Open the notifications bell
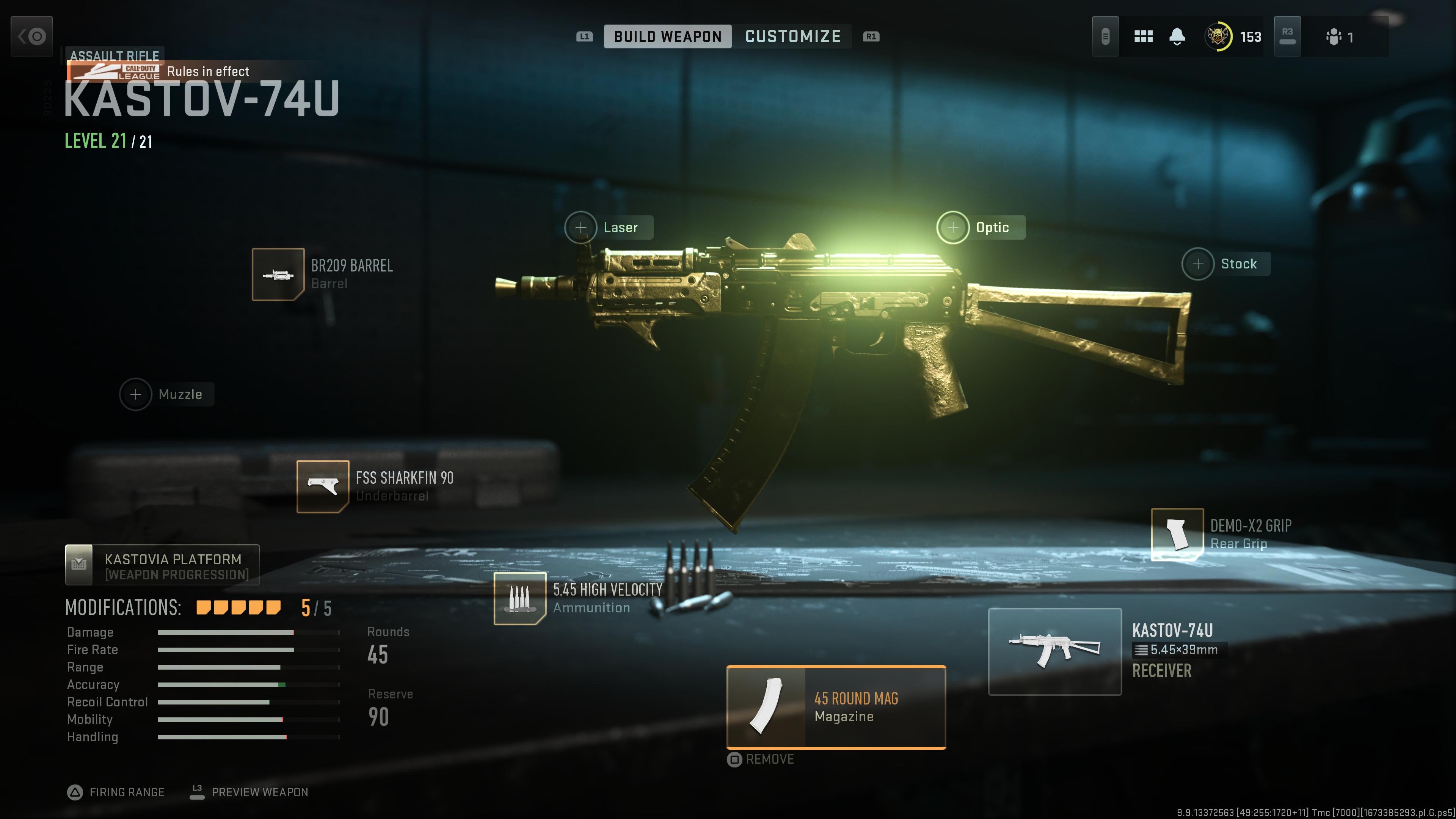This screenshot has height=819, width=1456. click(1177, 37)
